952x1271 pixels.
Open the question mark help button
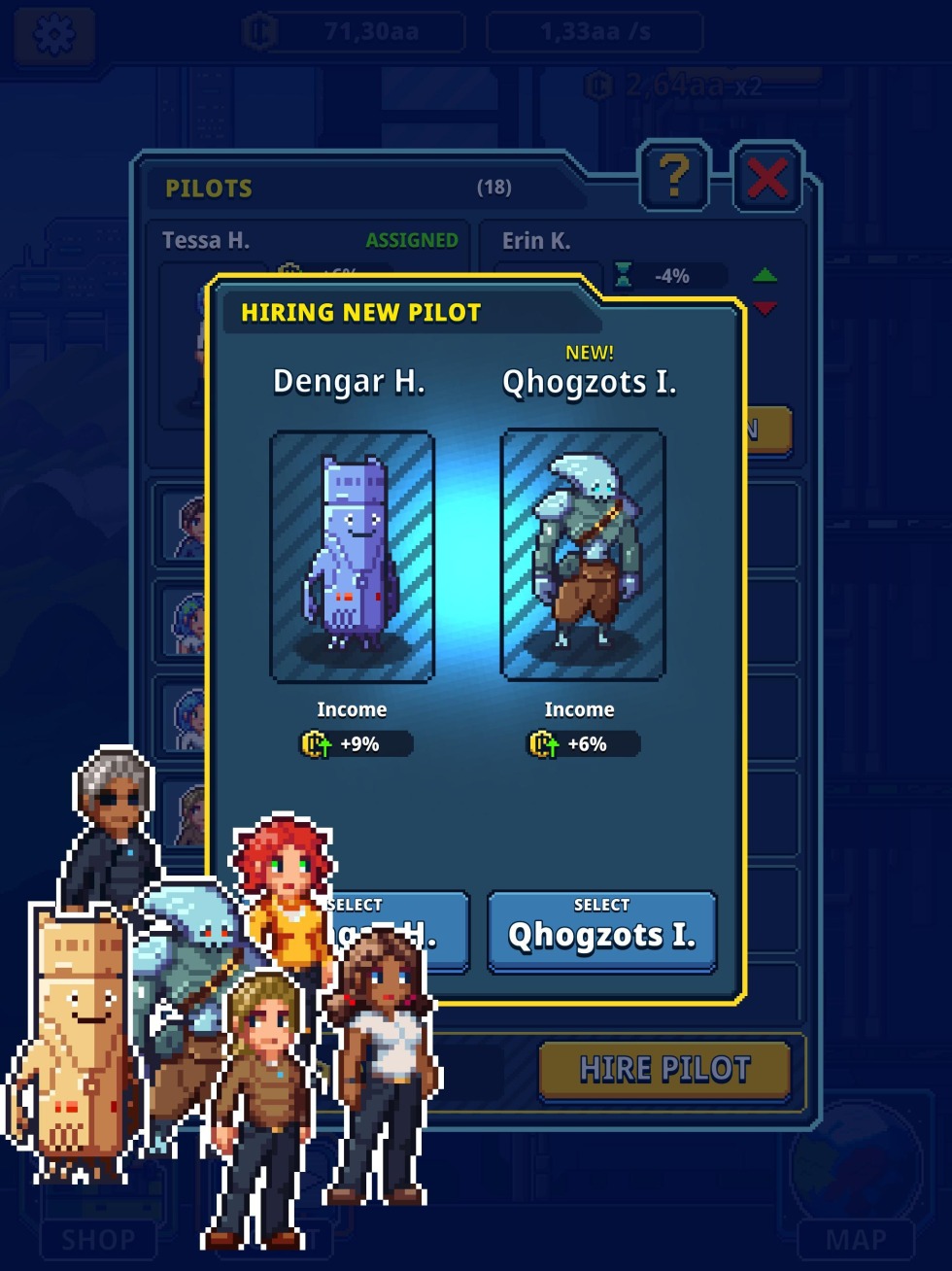coord(674,177)
